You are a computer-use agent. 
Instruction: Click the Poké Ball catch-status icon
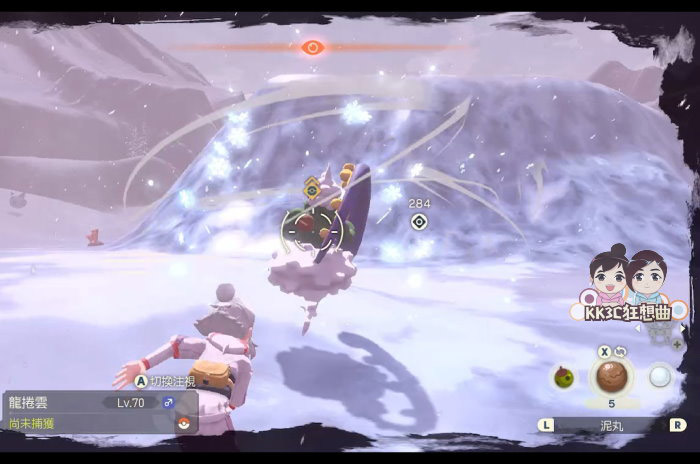click(183, 423)
